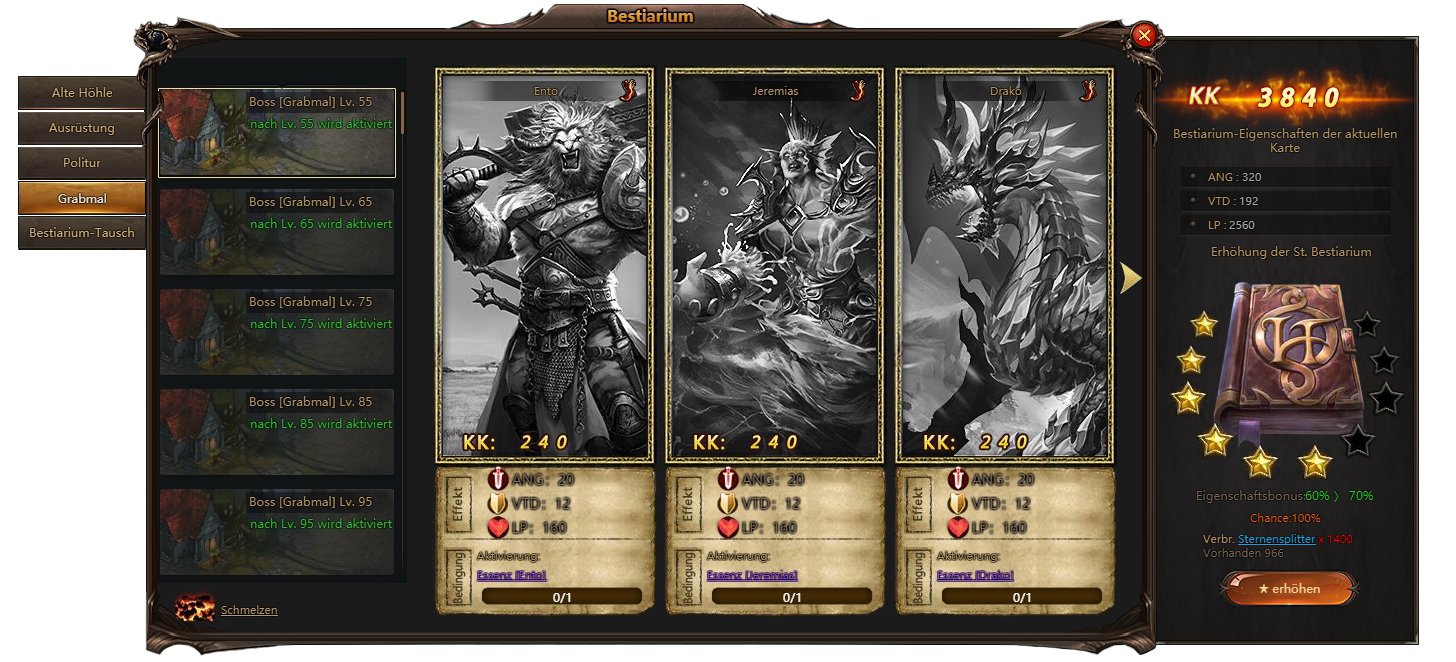Select Boss [Grabmal] Lv. 65 entry
This screenshot has width=1456, height=662.
tap(277, 232)
